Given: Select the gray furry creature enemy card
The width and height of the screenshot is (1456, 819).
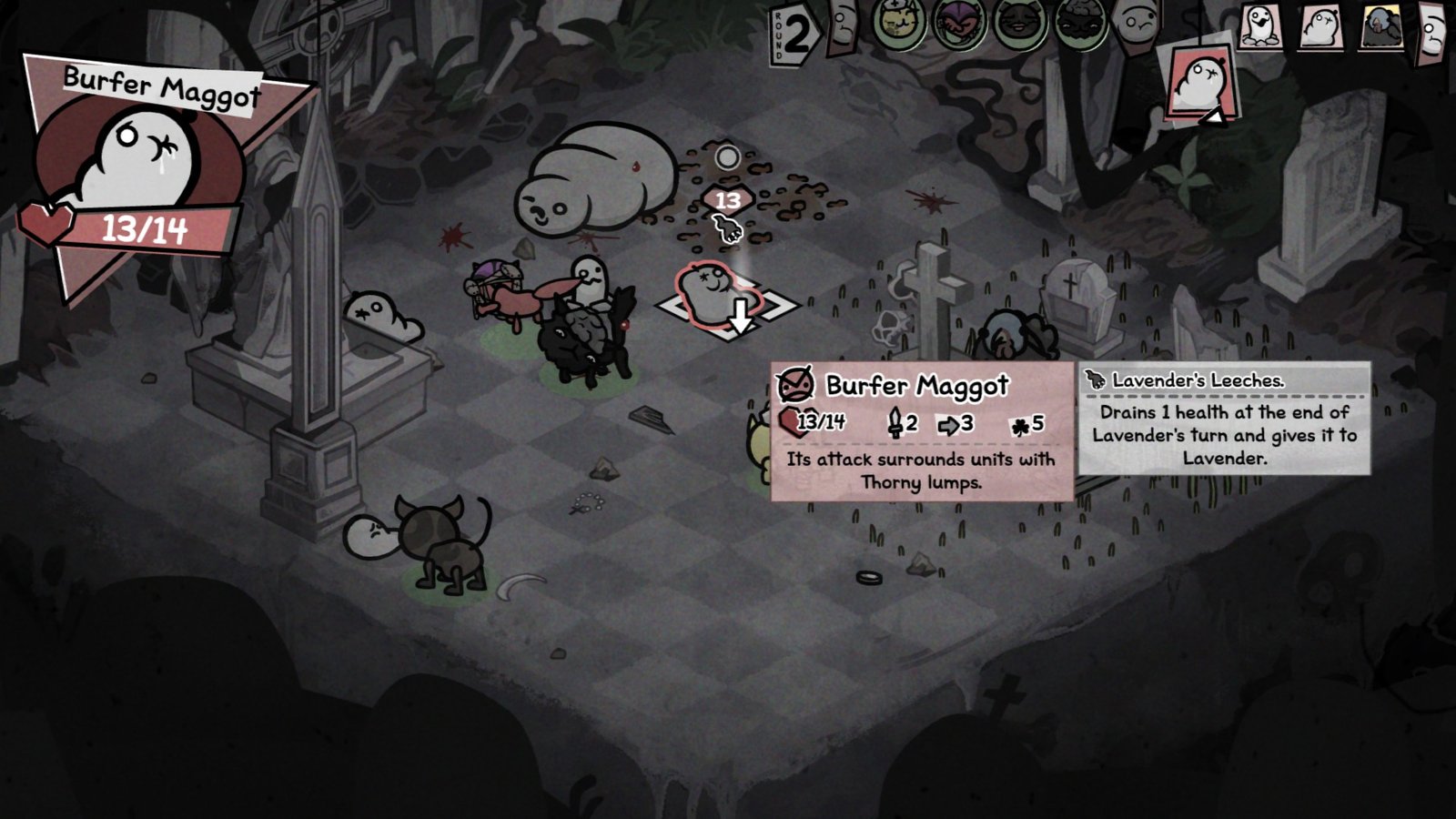Looking at the screenshot, I should coord(1381,25).
